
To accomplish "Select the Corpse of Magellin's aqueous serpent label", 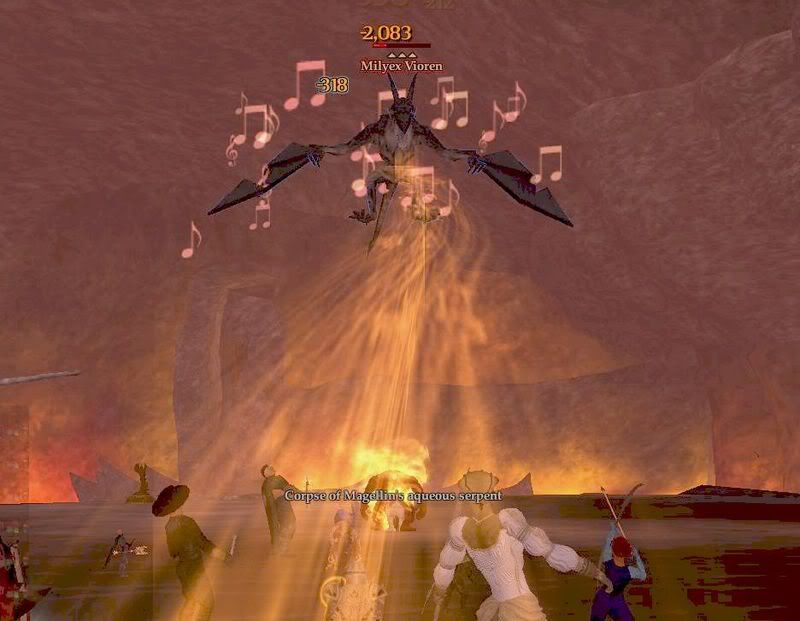I will [x=393, y=495].
